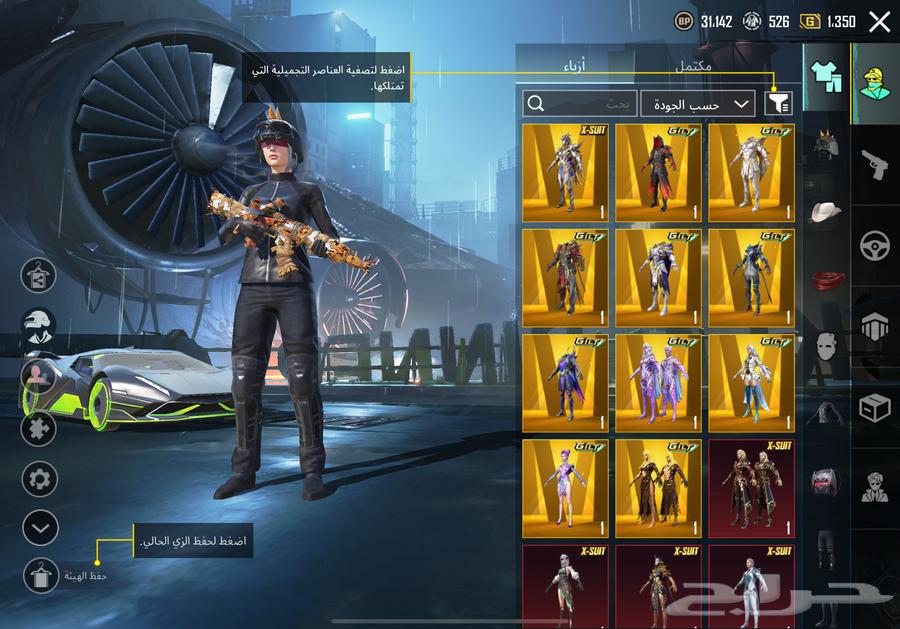This screenshot has height=629, width=900.
Task: Switch to the مكتمل tab
Action: pyautogui.click(x=693, y=67)
